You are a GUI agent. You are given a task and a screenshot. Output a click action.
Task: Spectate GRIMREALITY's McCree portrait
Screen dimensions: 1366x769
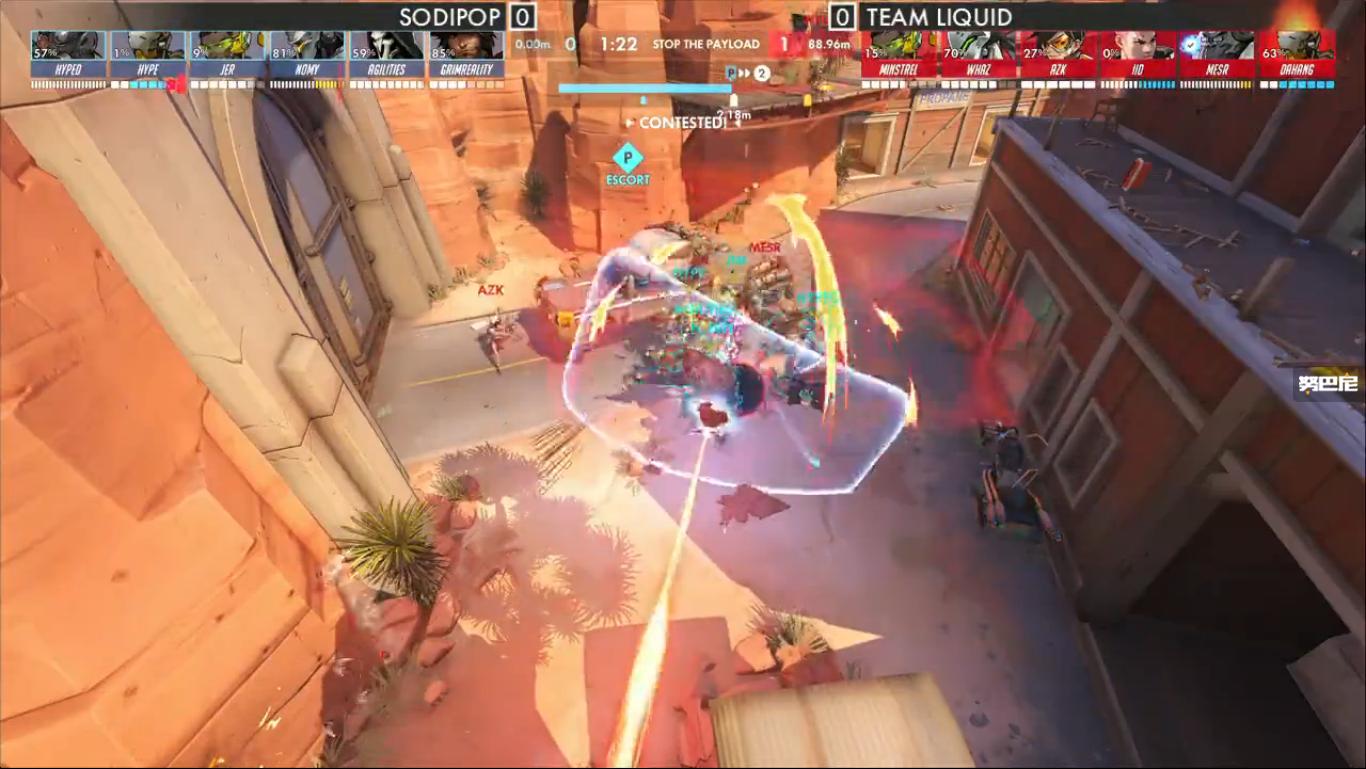[466, 46]
